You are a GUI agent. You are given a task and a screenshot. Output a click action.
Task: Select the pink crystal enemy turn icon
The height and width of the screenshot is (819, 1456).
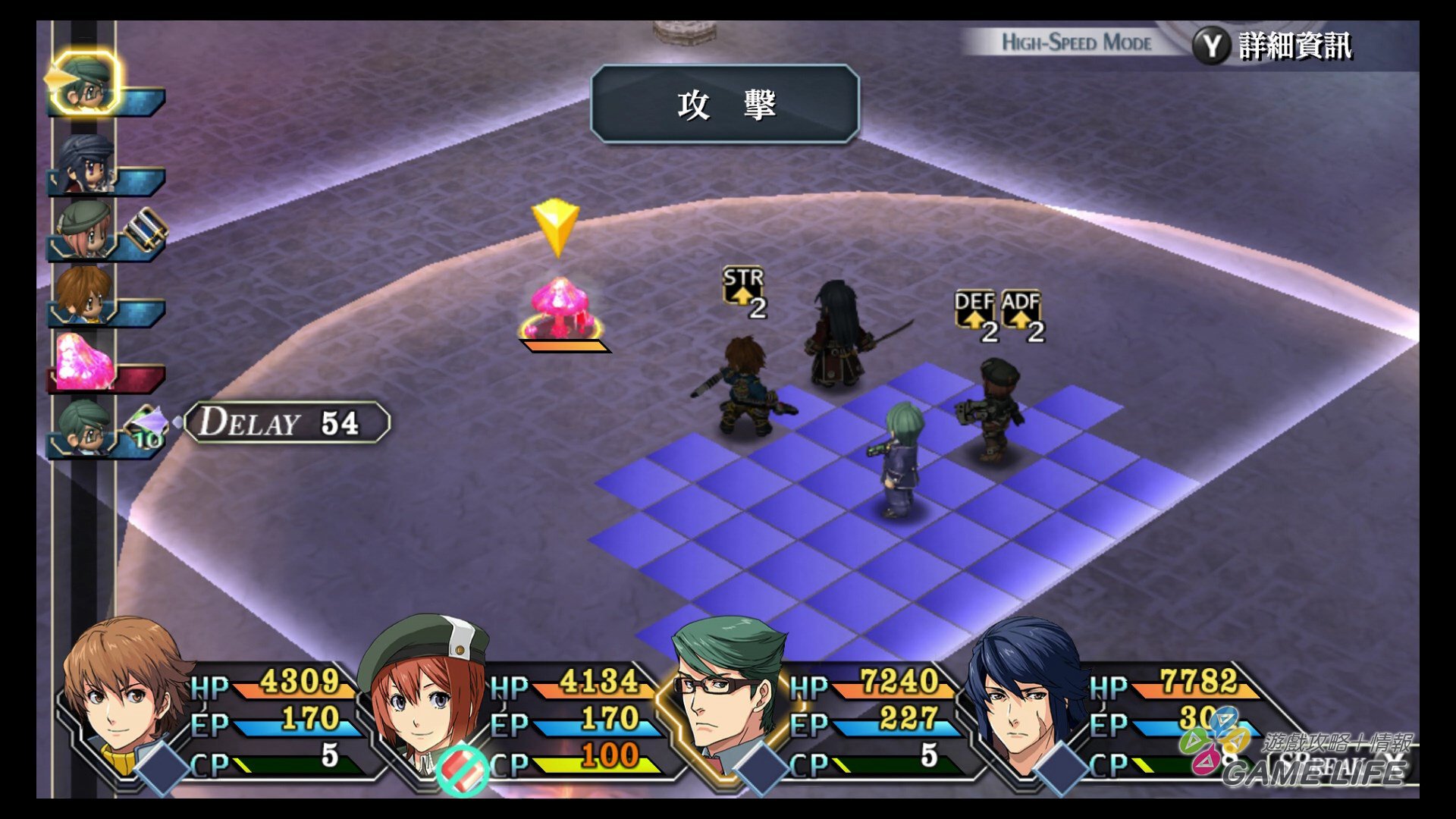pyautogui.click(x=83, y=361)
